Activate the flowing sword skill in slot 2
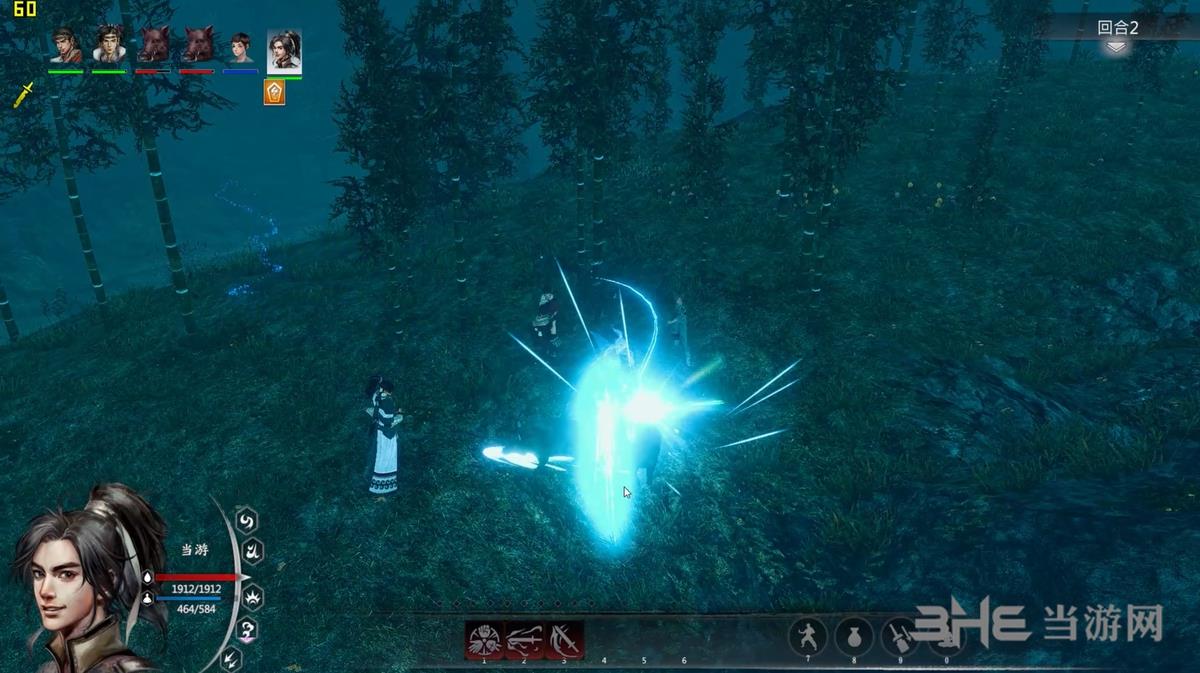The height and width of the screenshot is (673, 1200). (524, 638)
